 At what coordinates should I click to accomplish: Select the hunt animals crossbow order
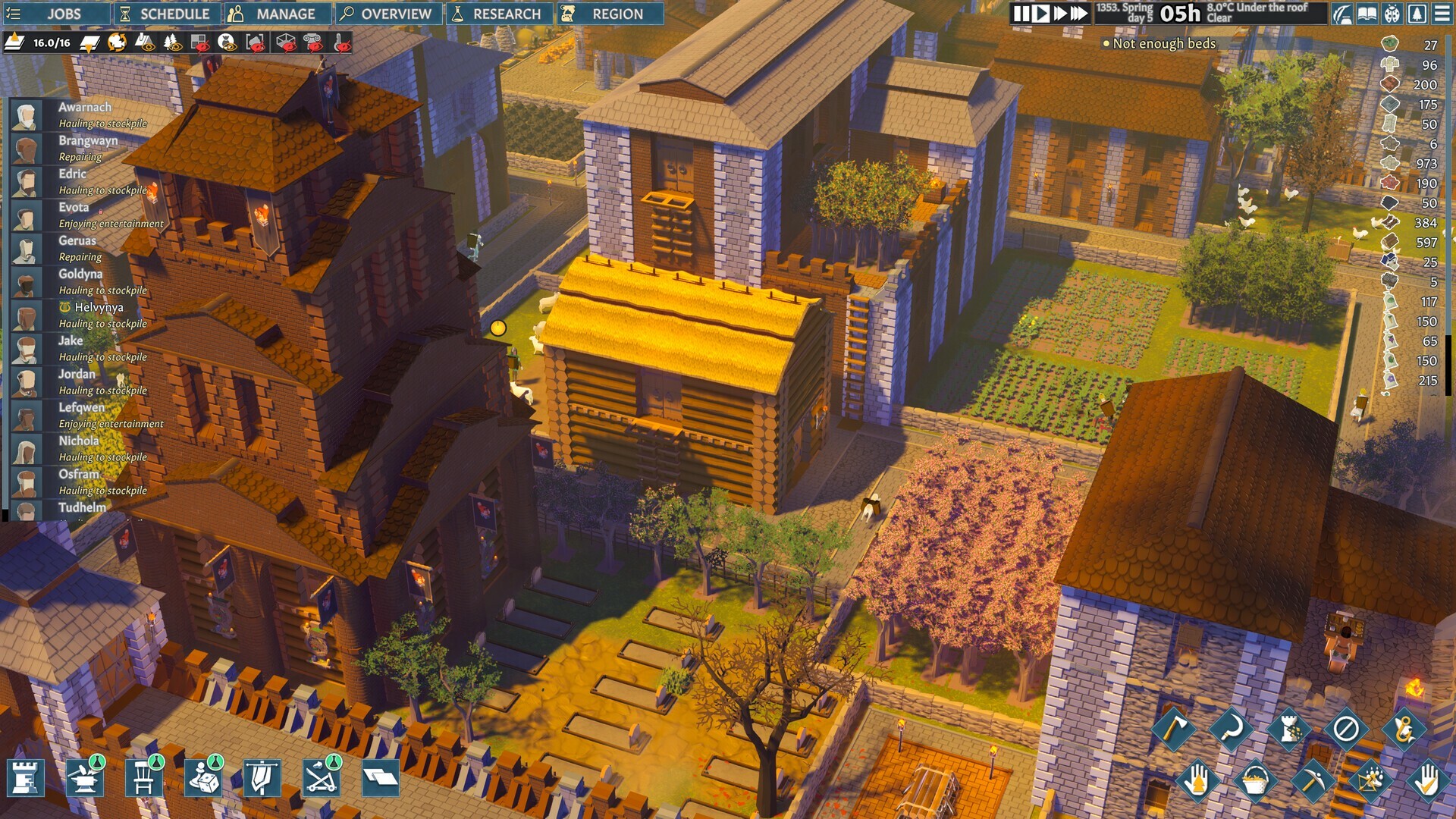(1369, 781)
